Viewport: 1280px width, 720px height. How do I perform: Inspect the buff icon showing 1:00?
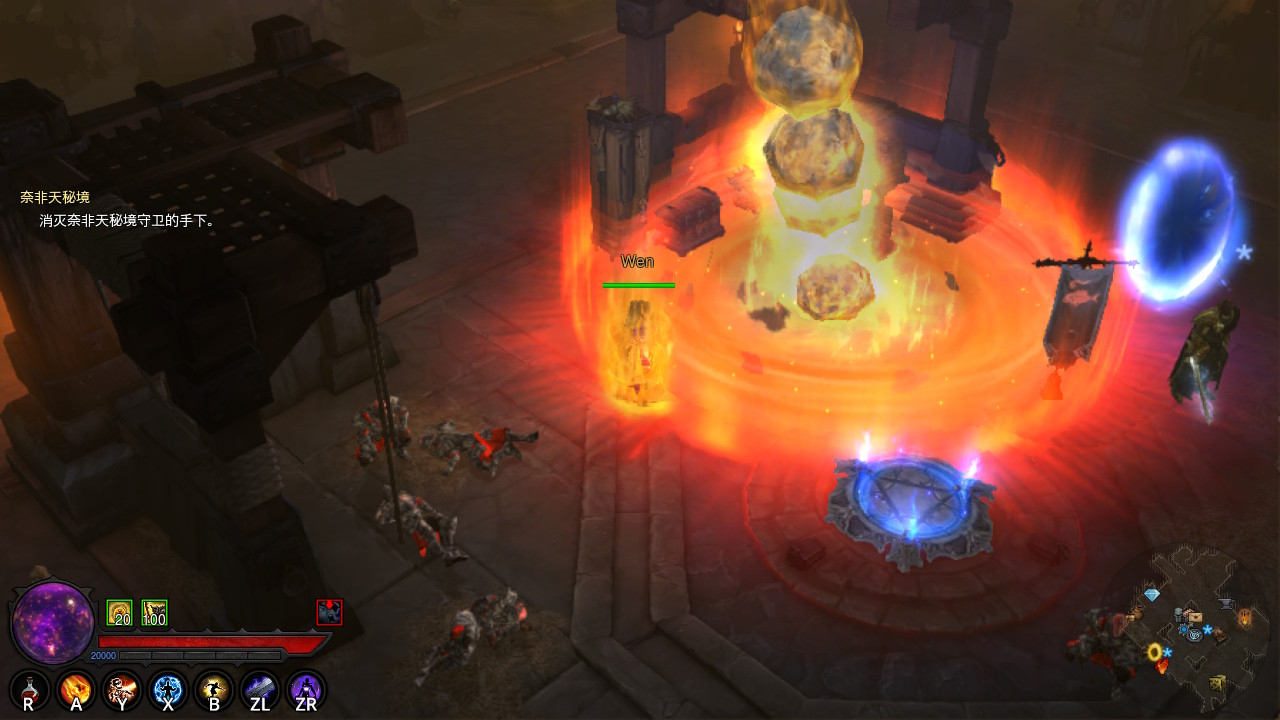click(154, 612)
